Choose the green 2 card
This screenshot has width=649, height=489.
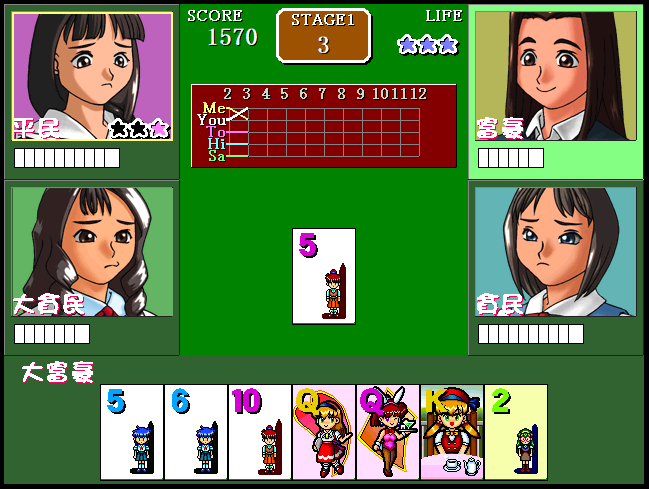point(516,432)
